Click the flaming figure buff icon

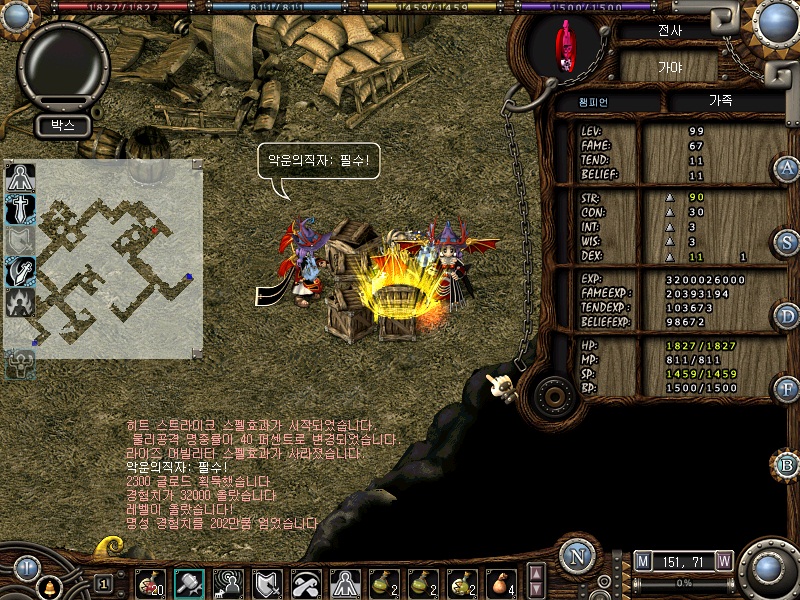pyautogui.click(x=21, y=301)
